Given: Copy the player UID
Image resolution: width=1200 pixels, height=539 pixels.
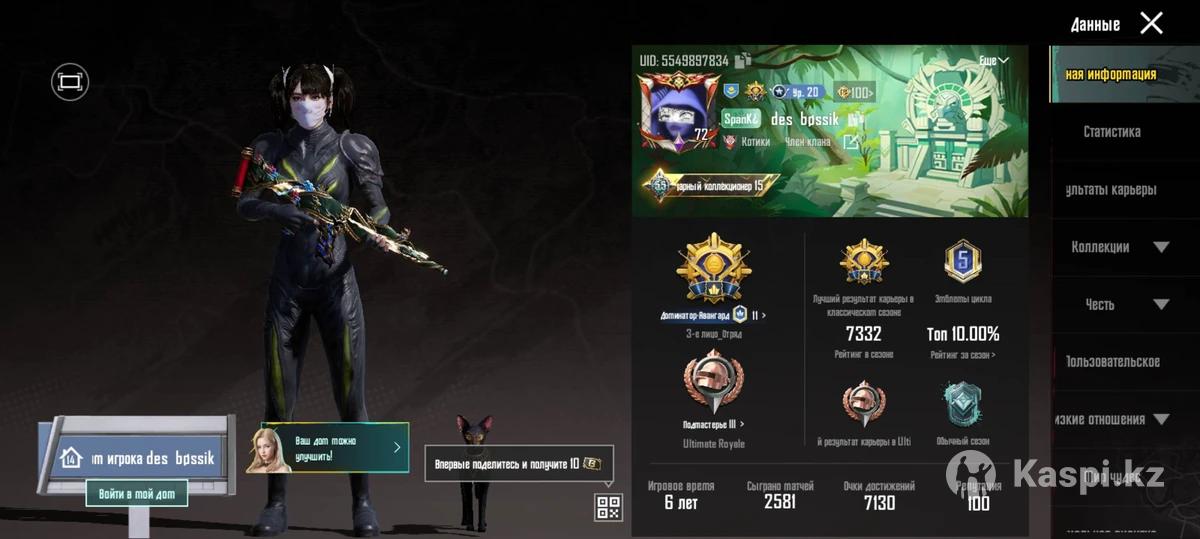Looking at the screenshot, I should tap(743, 61).
